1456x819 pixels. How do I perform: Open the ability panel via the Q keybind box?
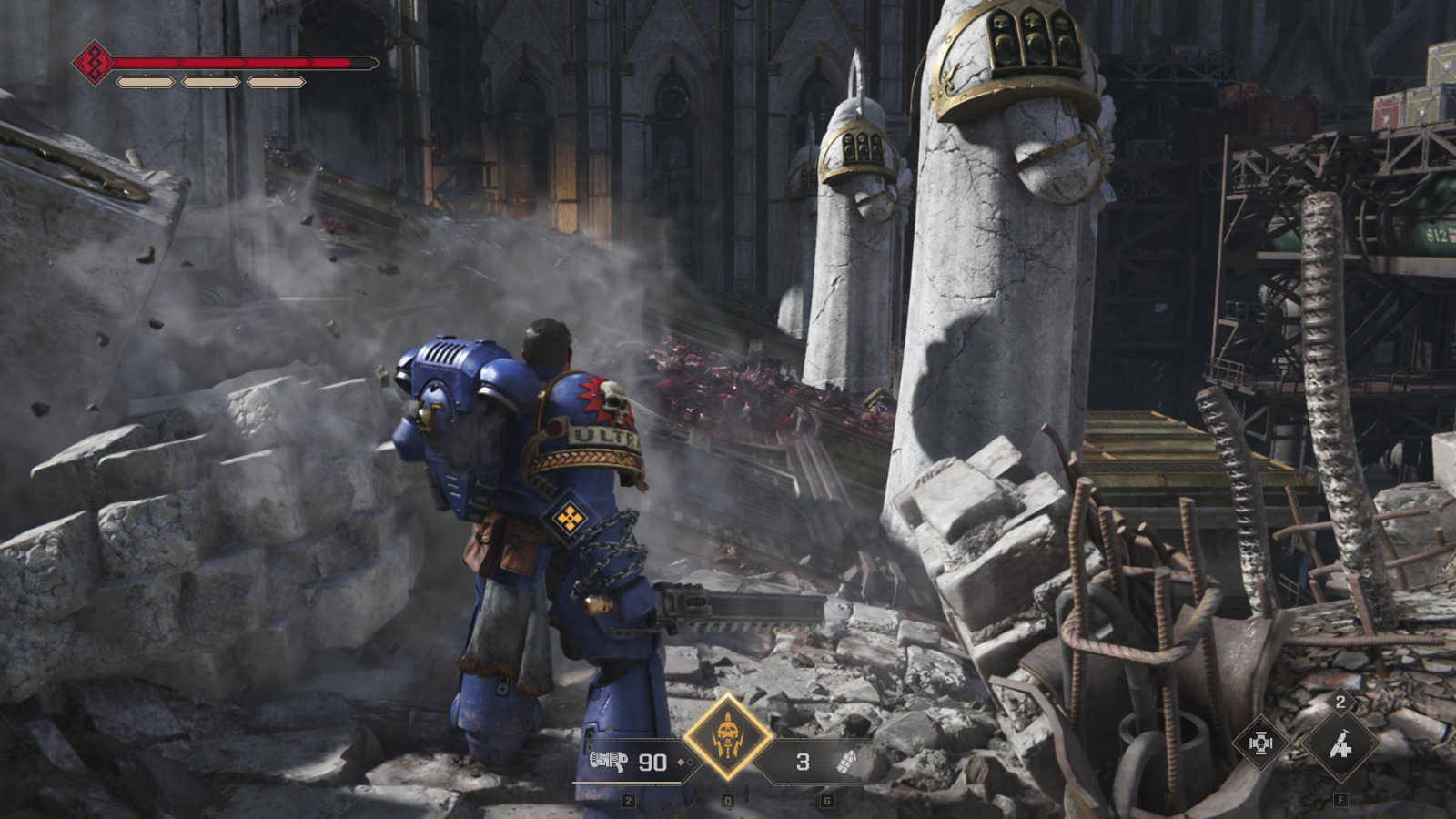click(728, 800)
